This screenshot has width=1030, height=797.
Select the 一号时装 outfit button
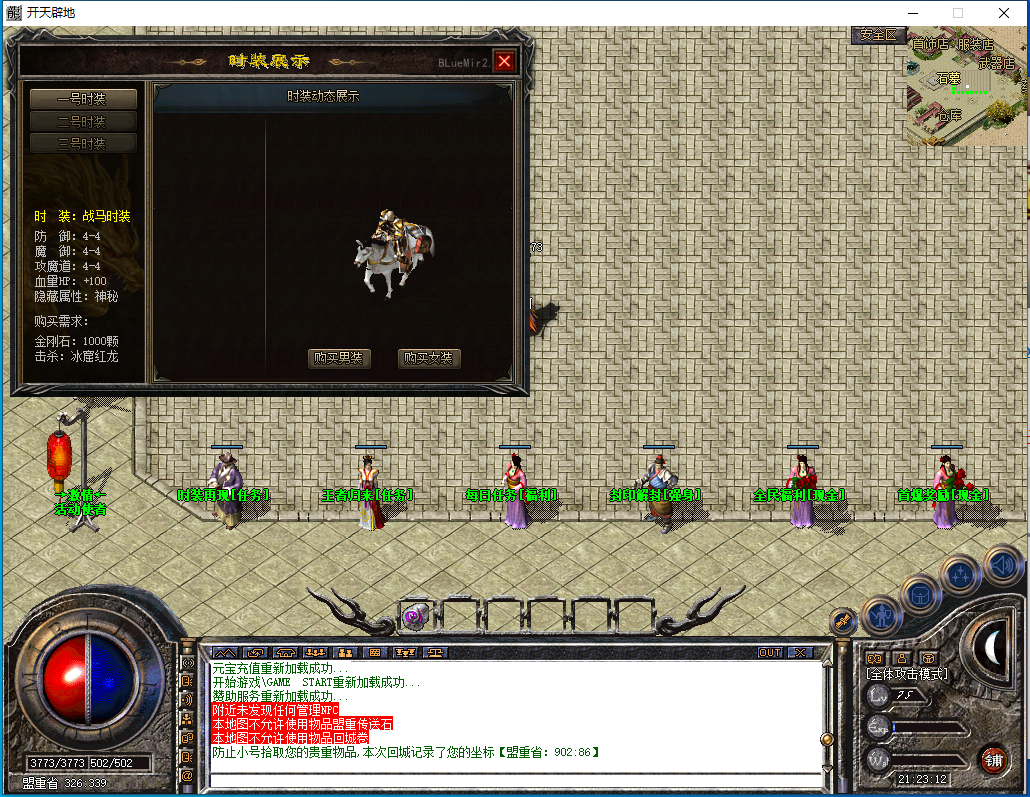(x=82, y=99)
